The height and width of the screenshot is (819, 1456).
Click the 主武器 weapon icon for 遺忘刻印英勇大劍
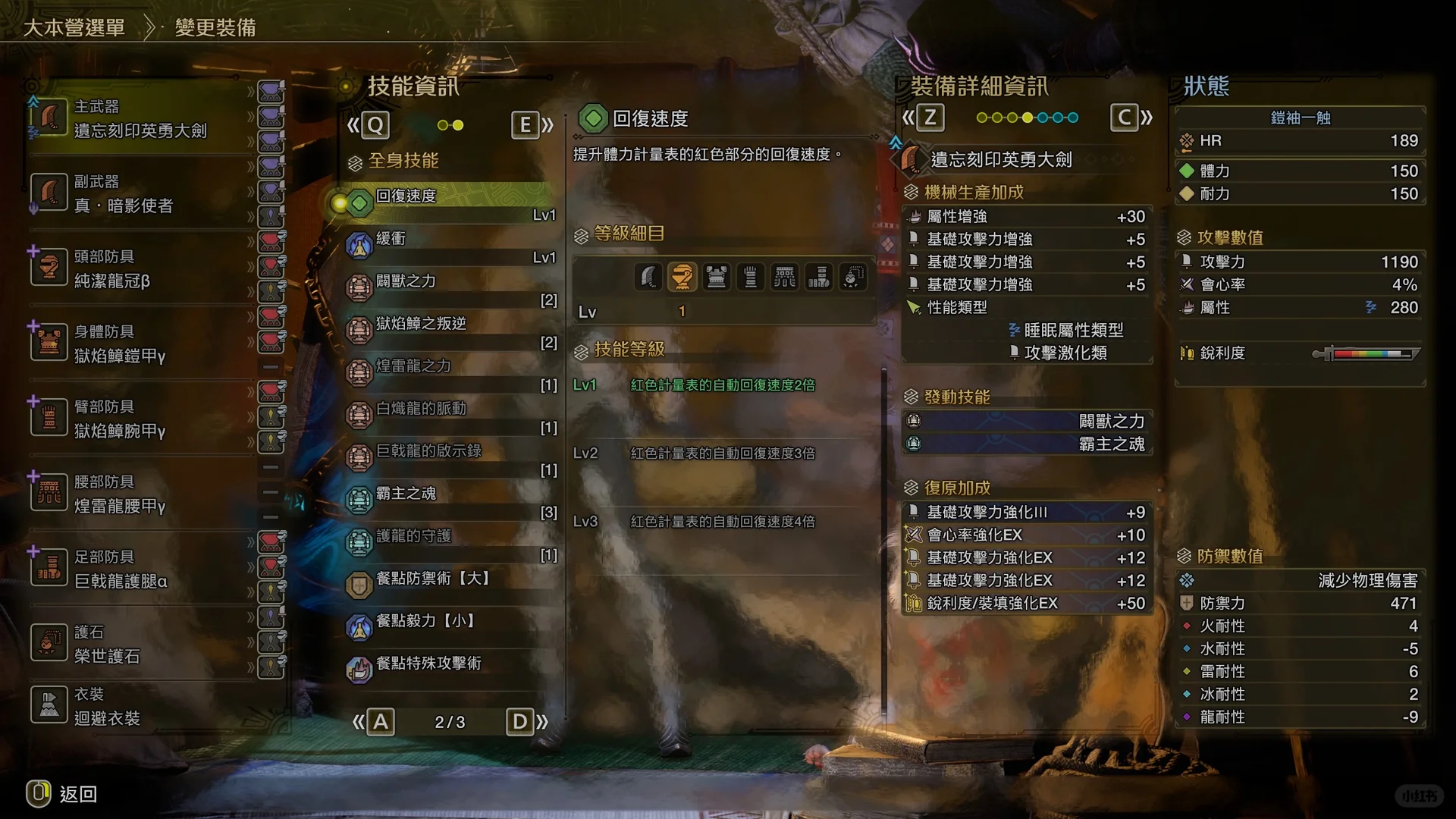coord(49,118)
